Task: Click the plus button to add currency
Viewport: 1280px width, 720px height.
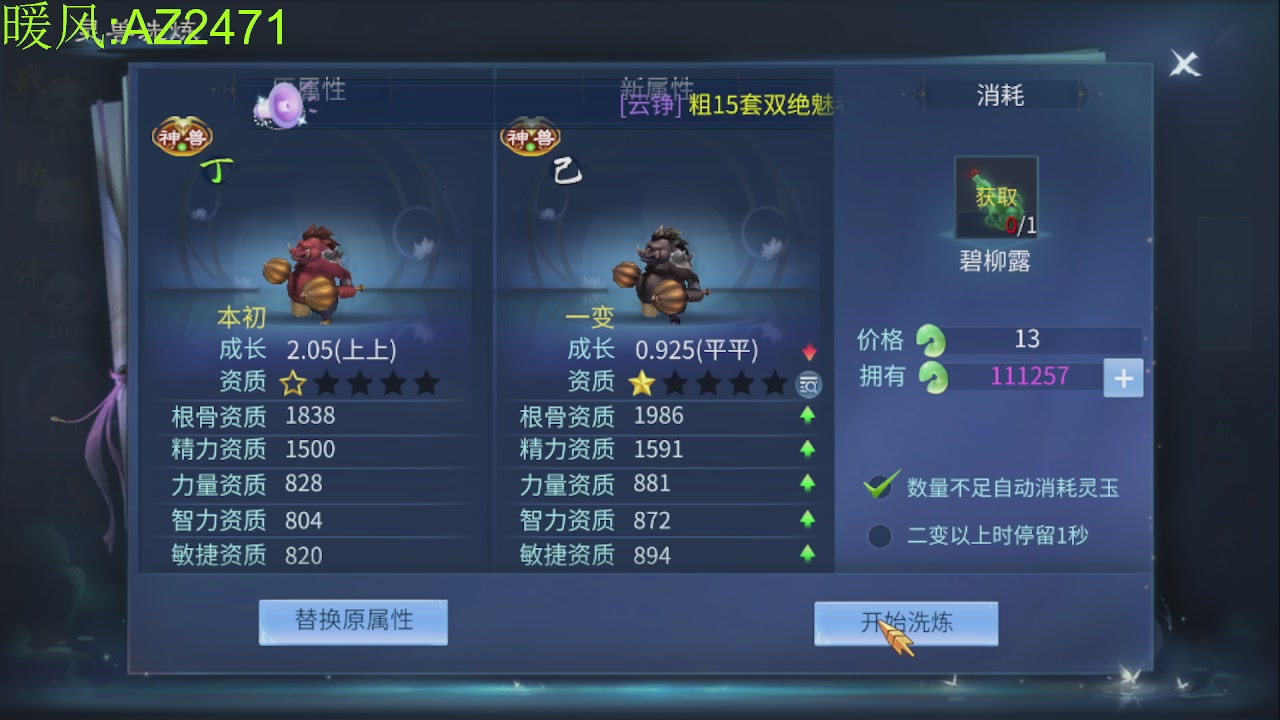Action: pos(1123,378)
